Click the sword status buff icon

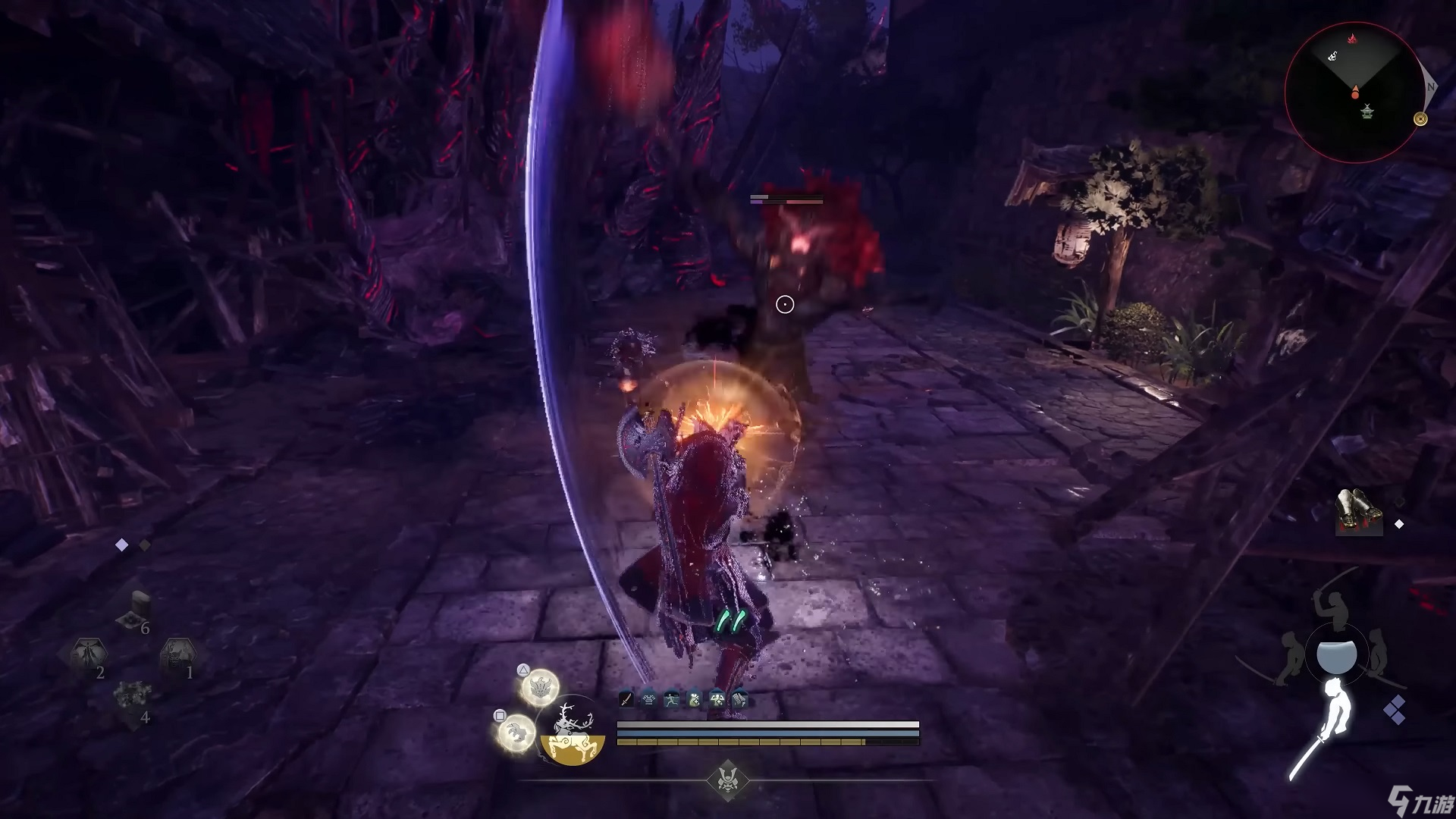pos(626,699)
